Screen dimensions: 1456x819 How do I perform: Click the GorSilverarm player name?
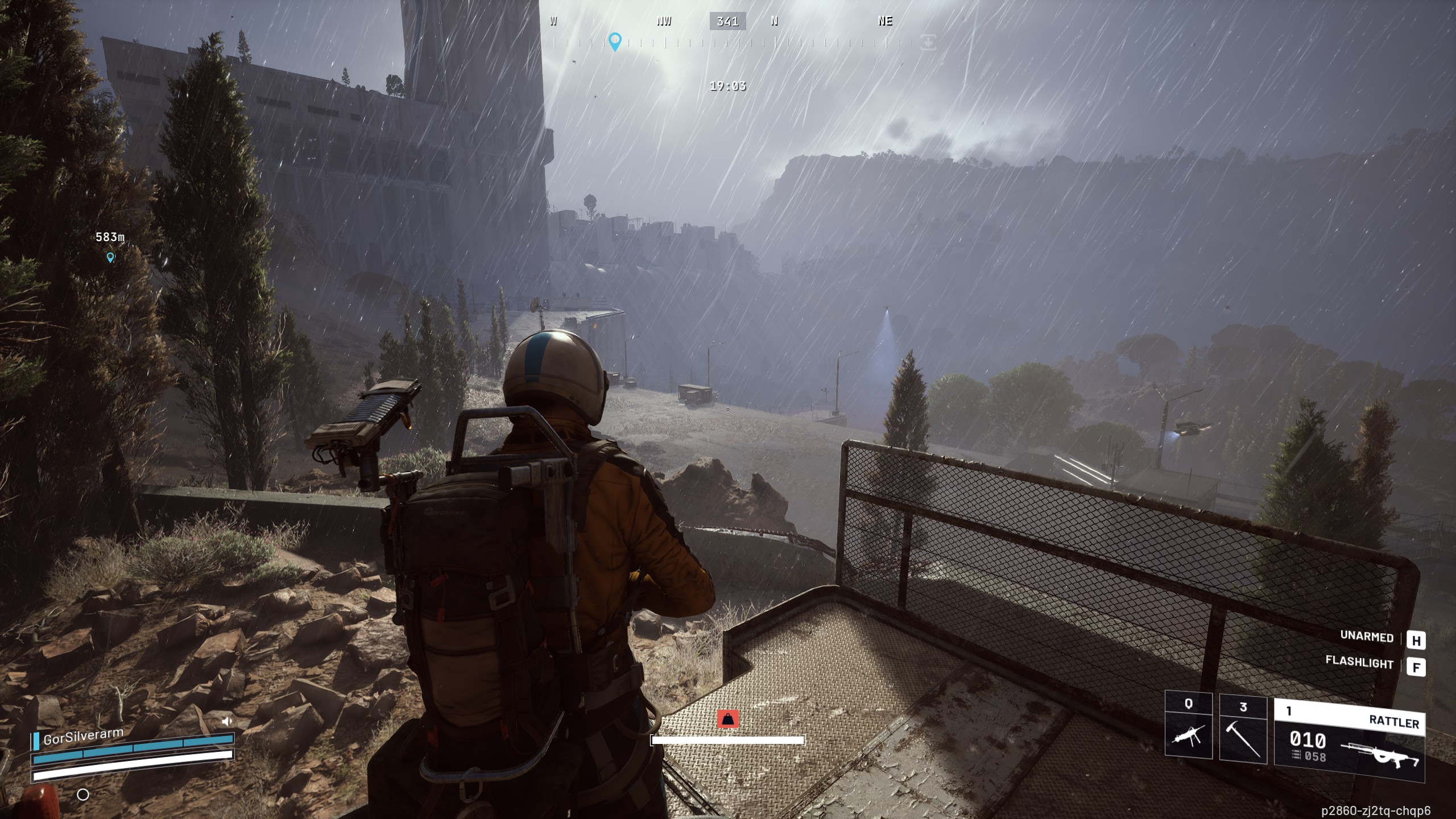click(83, 737)
